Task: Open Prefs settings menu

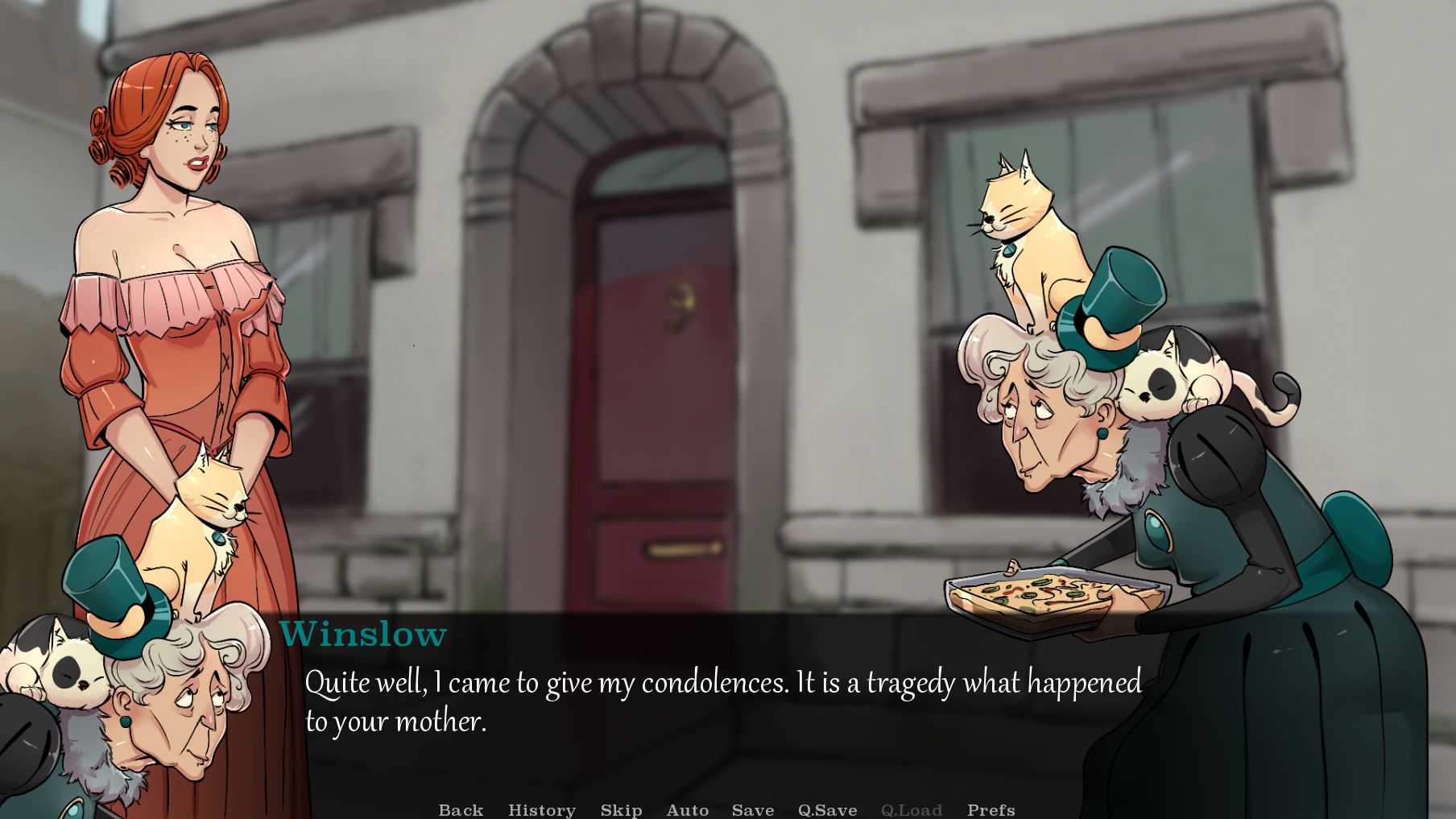Action: pos(991,809)
